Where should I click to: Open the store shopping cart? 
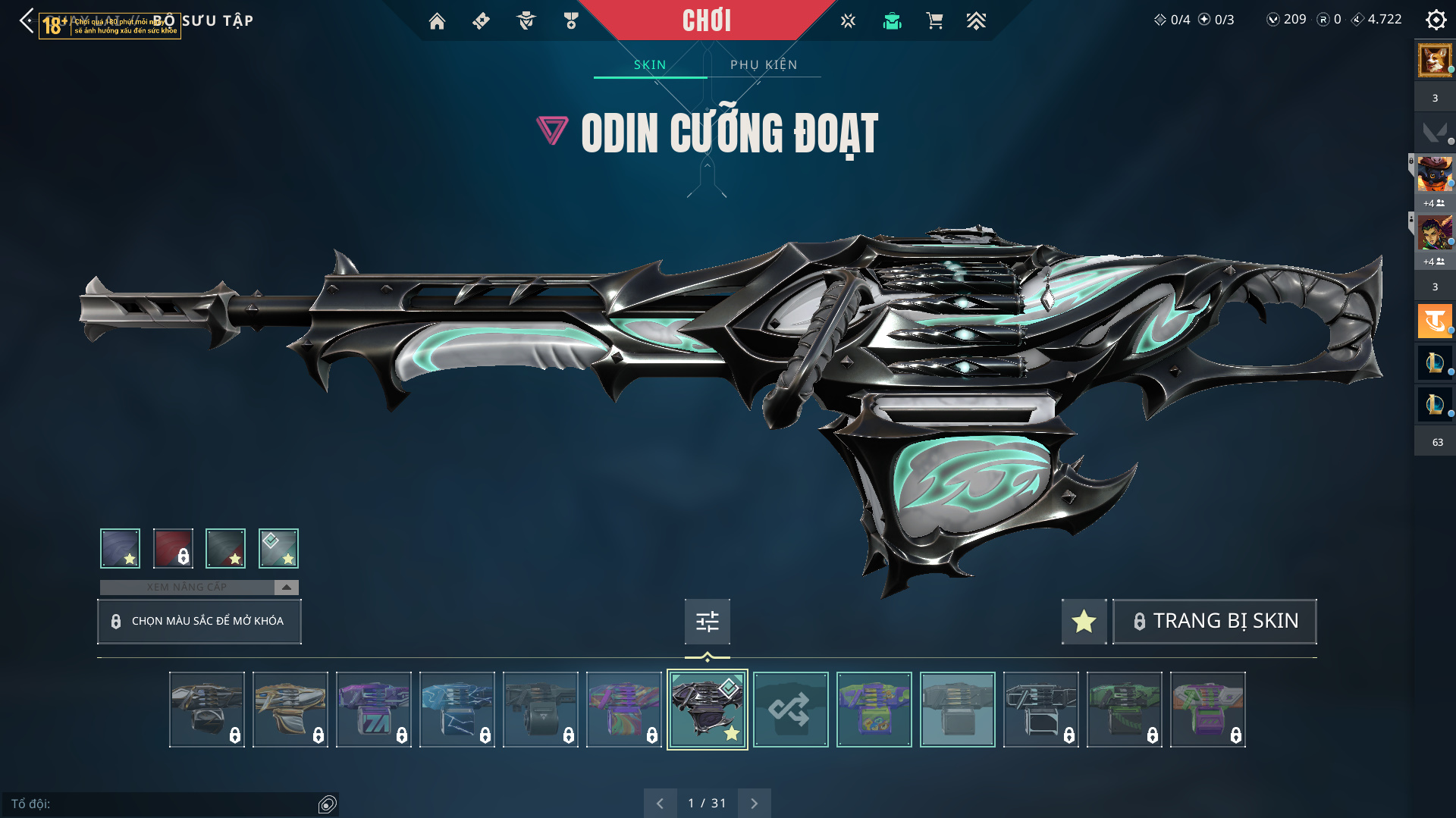[934, 21]
